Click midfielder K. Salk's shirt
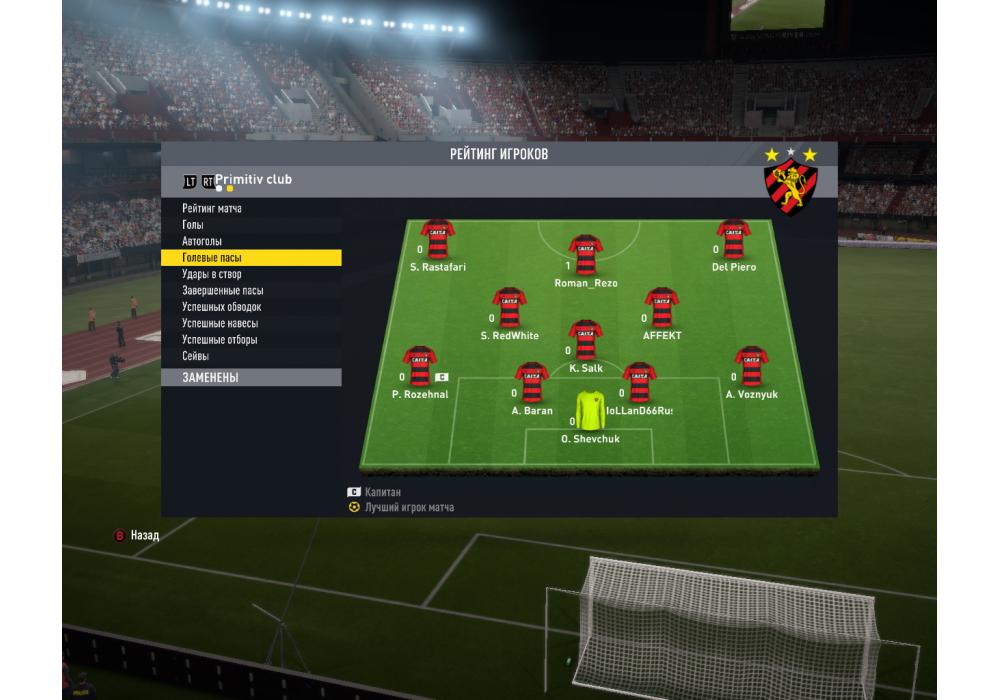 click(585, 341)
